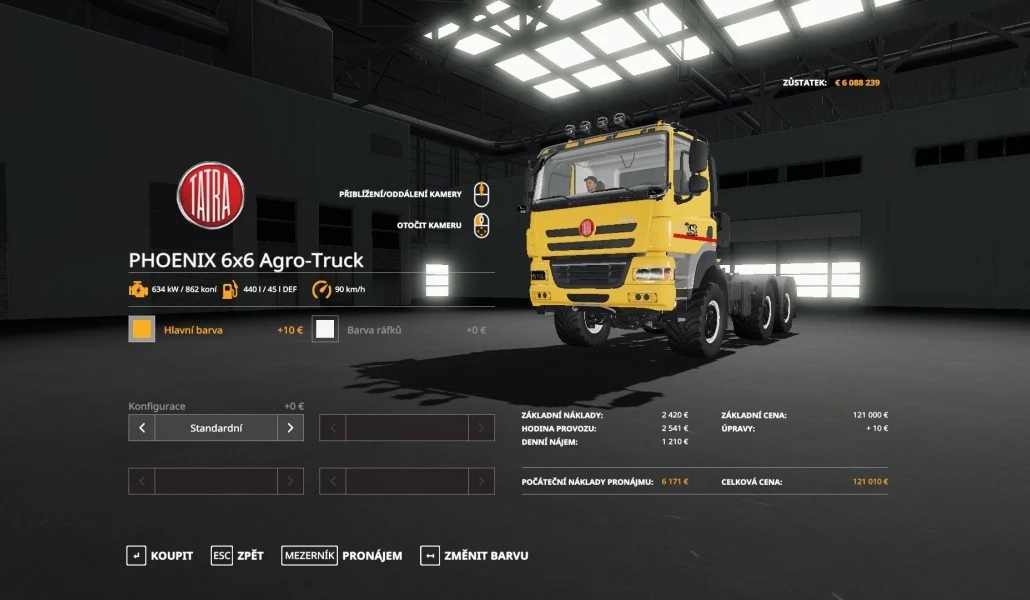Viewport: 1030px width, 600px height.
Task: Choose the Barva ráfků rim color swatch
Action: (325, 329)
